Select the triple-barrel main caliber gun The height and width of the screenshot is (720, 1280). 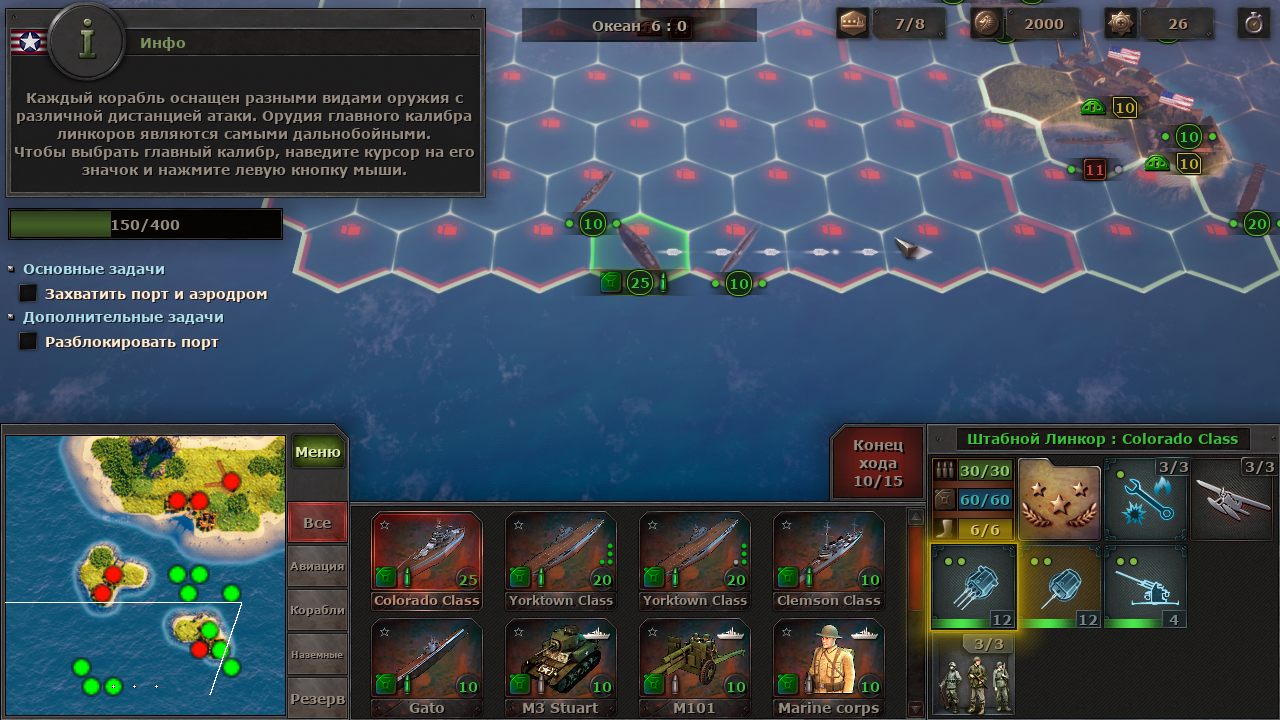973,587
